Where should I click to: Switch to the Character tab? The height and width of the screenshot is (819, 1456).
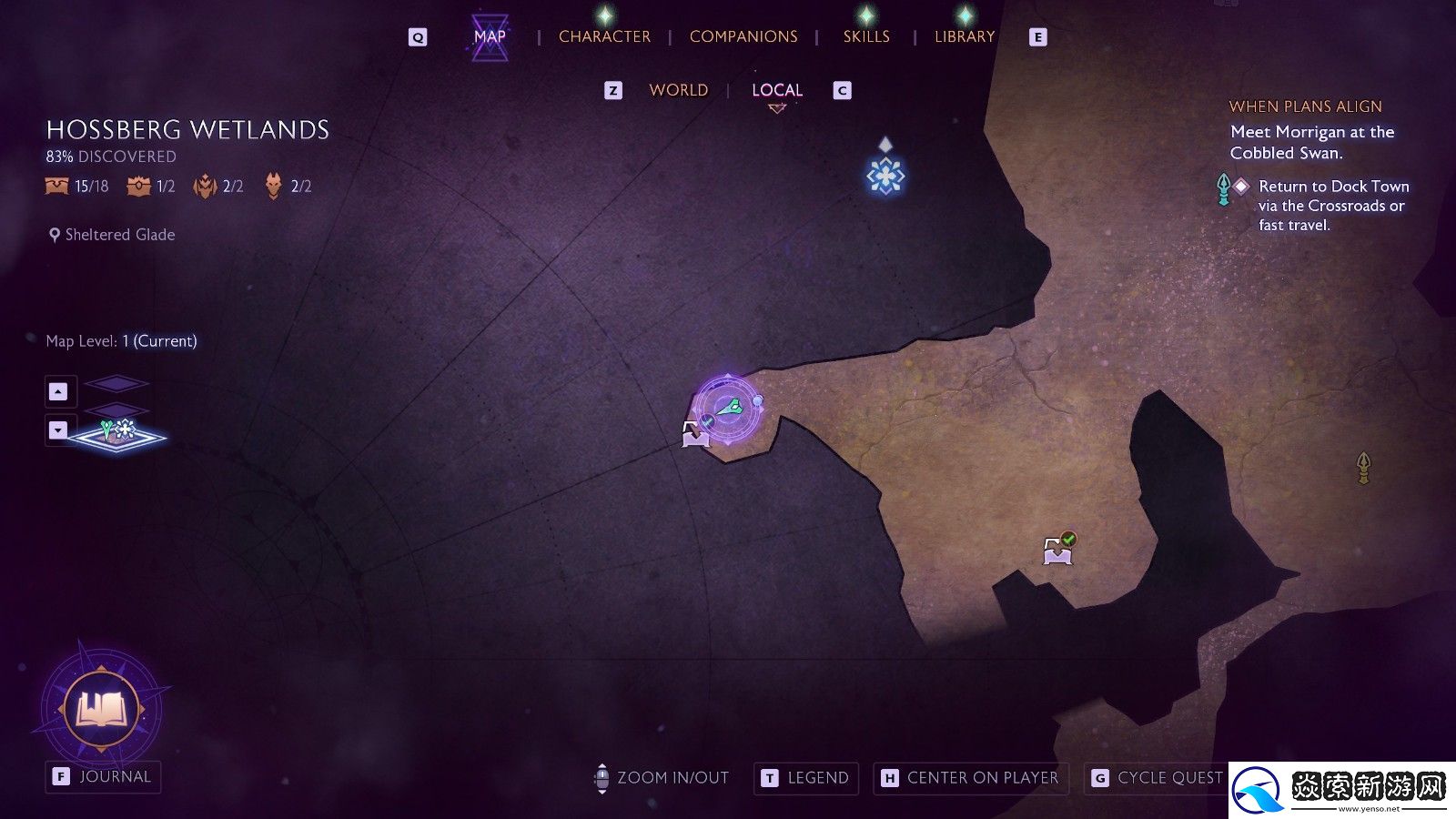604,36
